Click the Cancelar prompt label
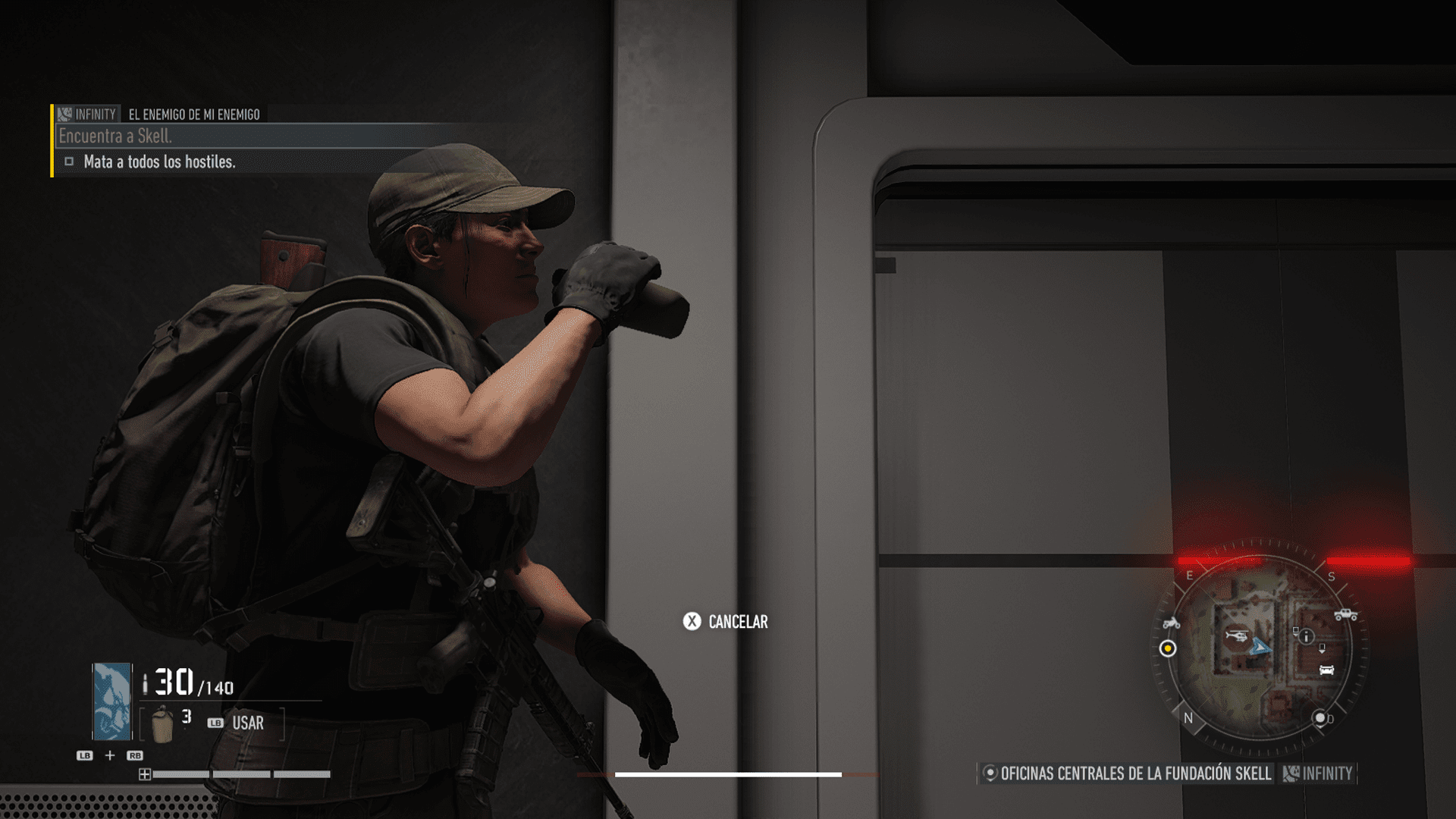This screenshot has height=819, width=1456. point(737,622)
